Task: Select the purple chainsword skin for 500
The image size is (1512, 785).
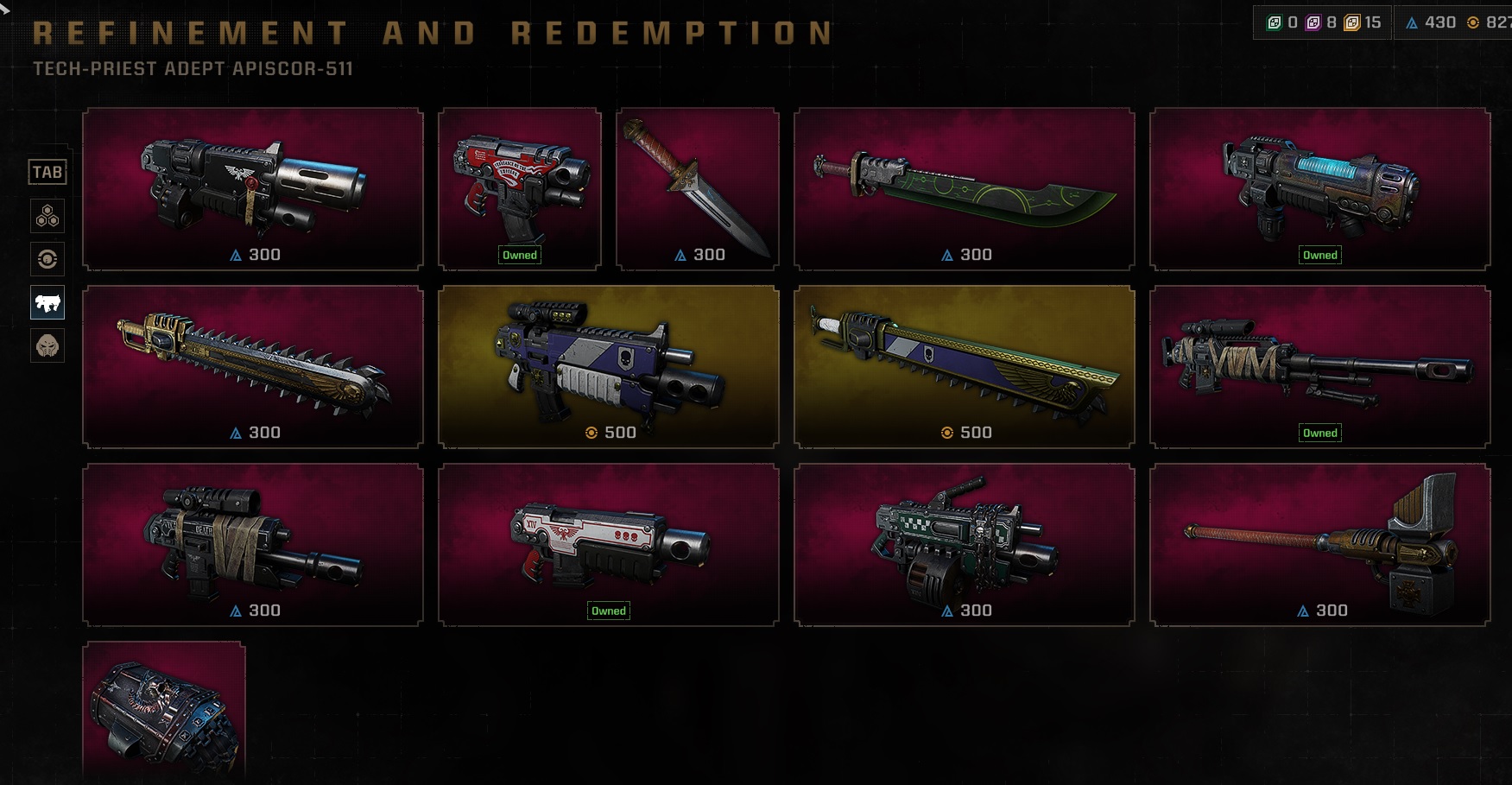Action: pyautogui.click(x=964, y=367)
